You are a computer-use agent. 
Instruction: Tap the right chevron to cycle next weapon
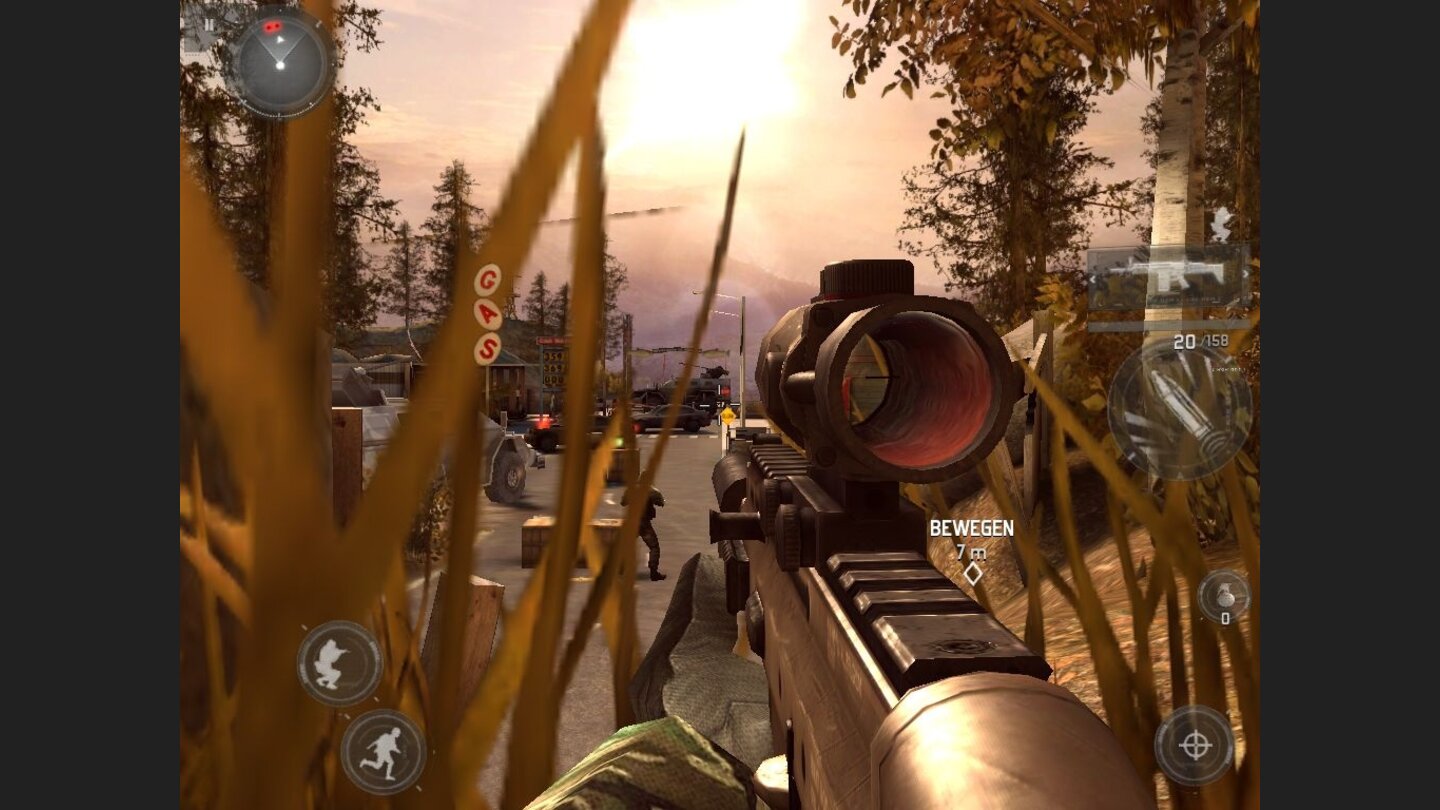point(1246,273)
